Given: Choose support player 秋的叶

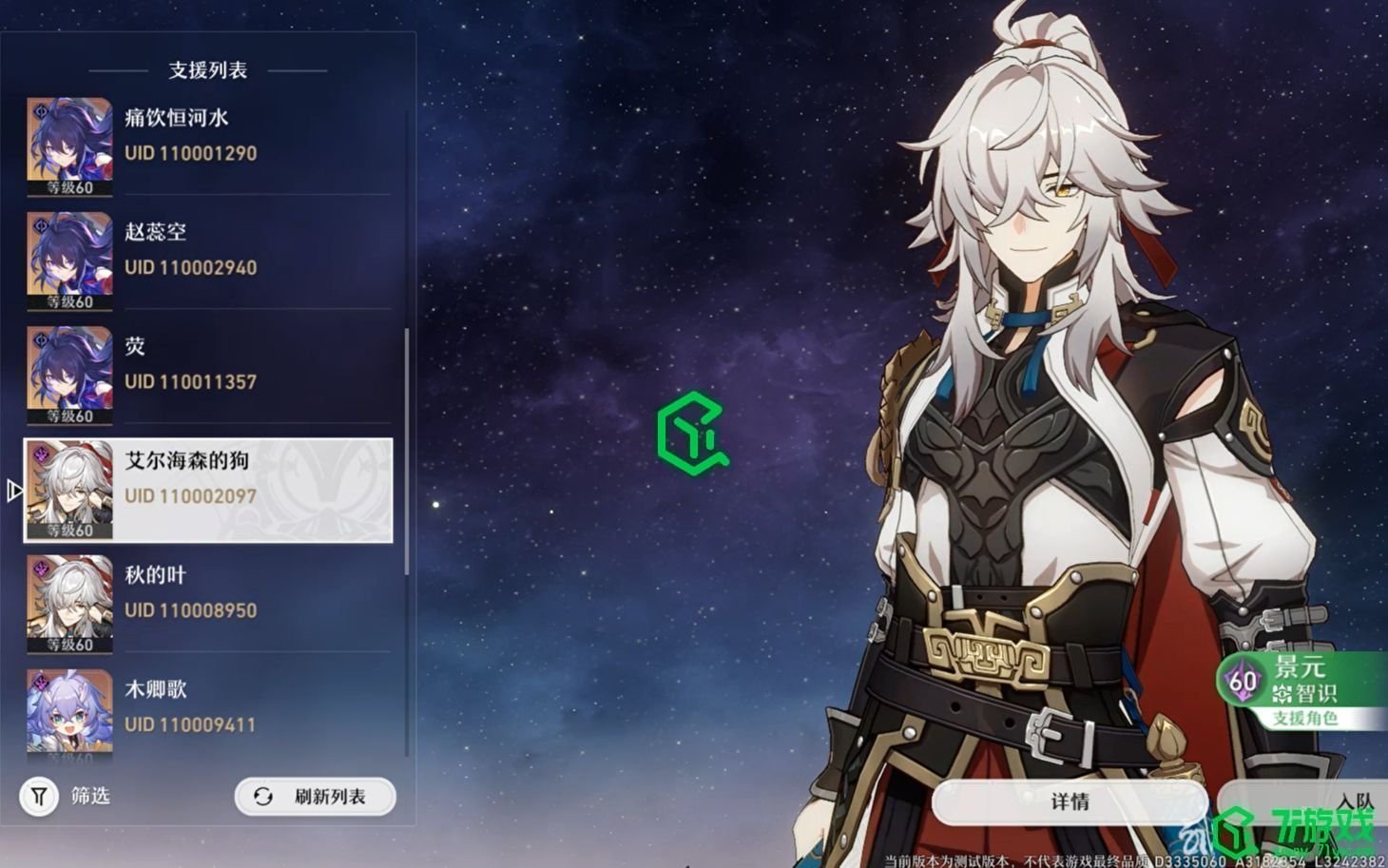Looking at the screenshot, I should [x=207, y=603].
